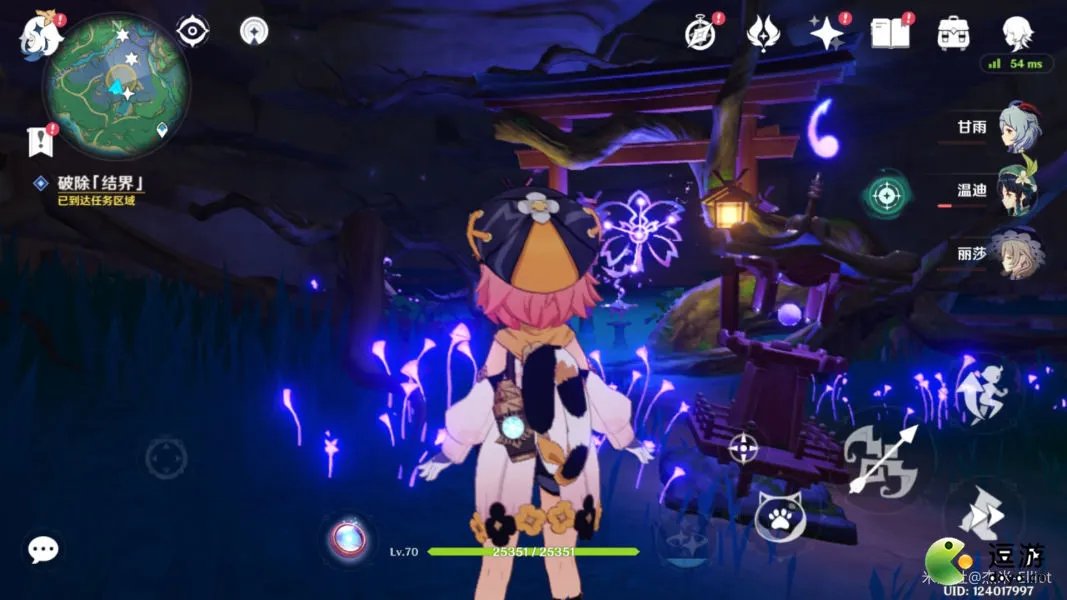Switch to party member 甘雨
Image resolution: width=1067 pixels, height=600 pixels.
click(x=1018, y=127)
